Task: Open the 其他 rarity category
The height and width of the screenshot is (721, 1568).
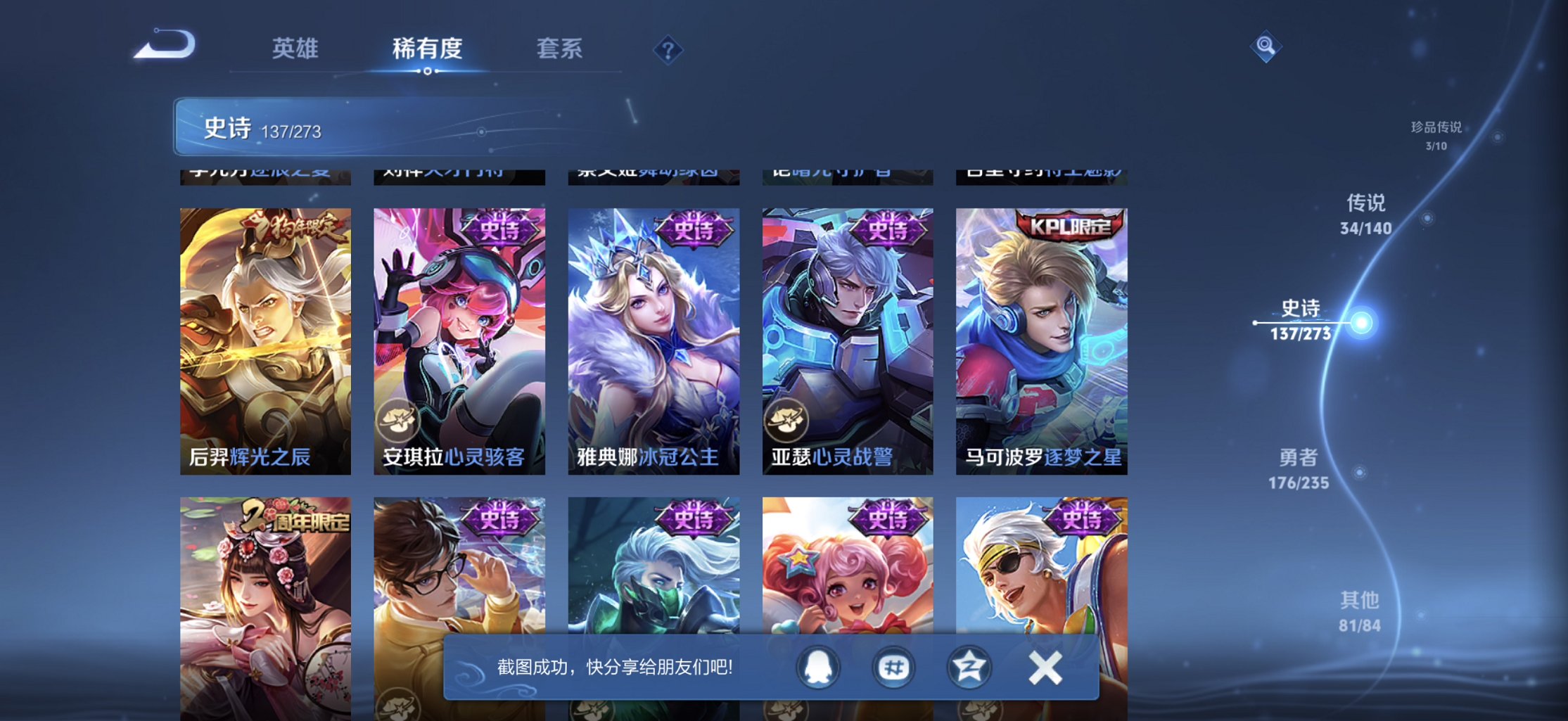Action: pos(1359,611)
